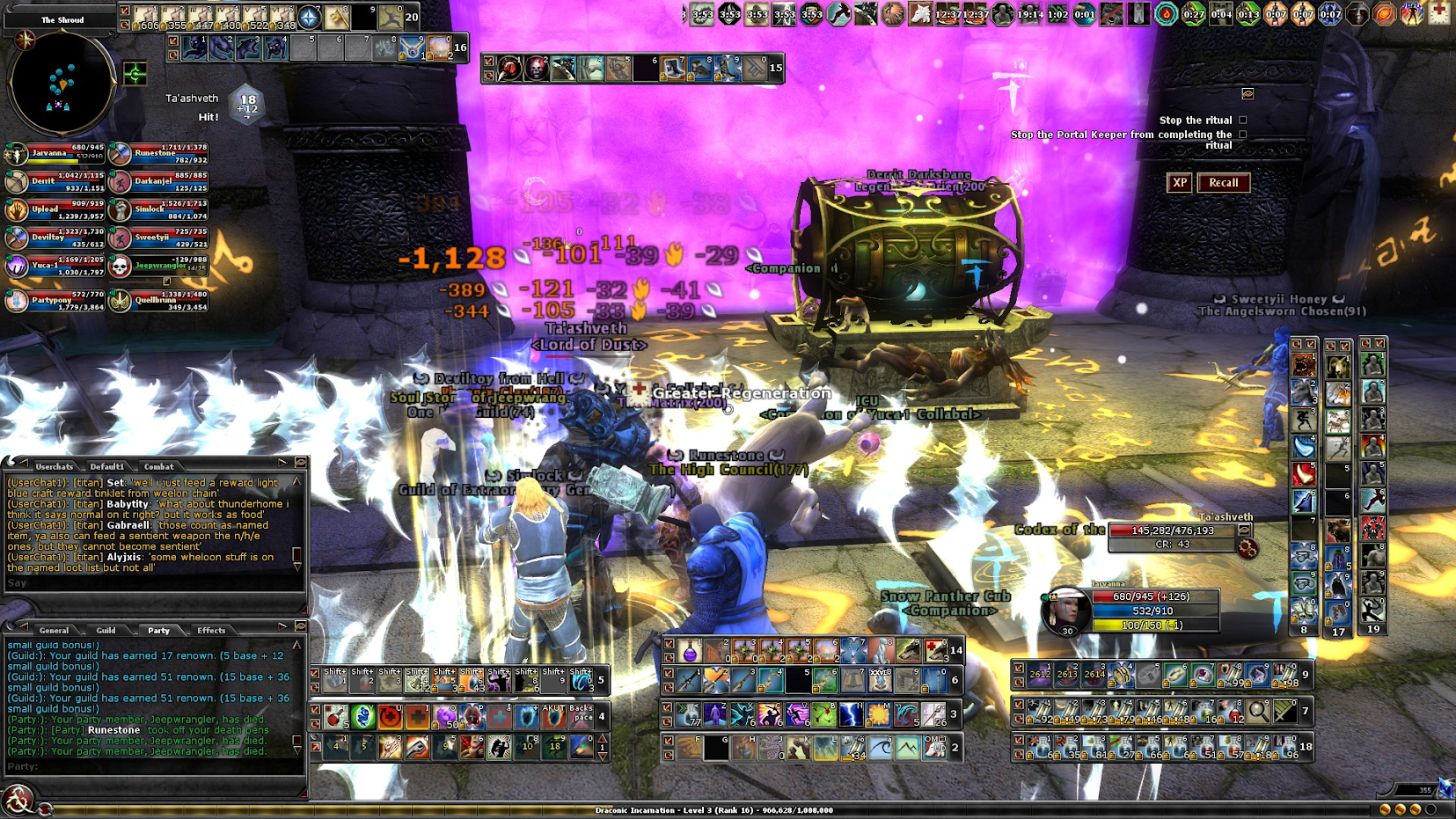
Task: Select the Party chat tab
Action: coord(158,630)
